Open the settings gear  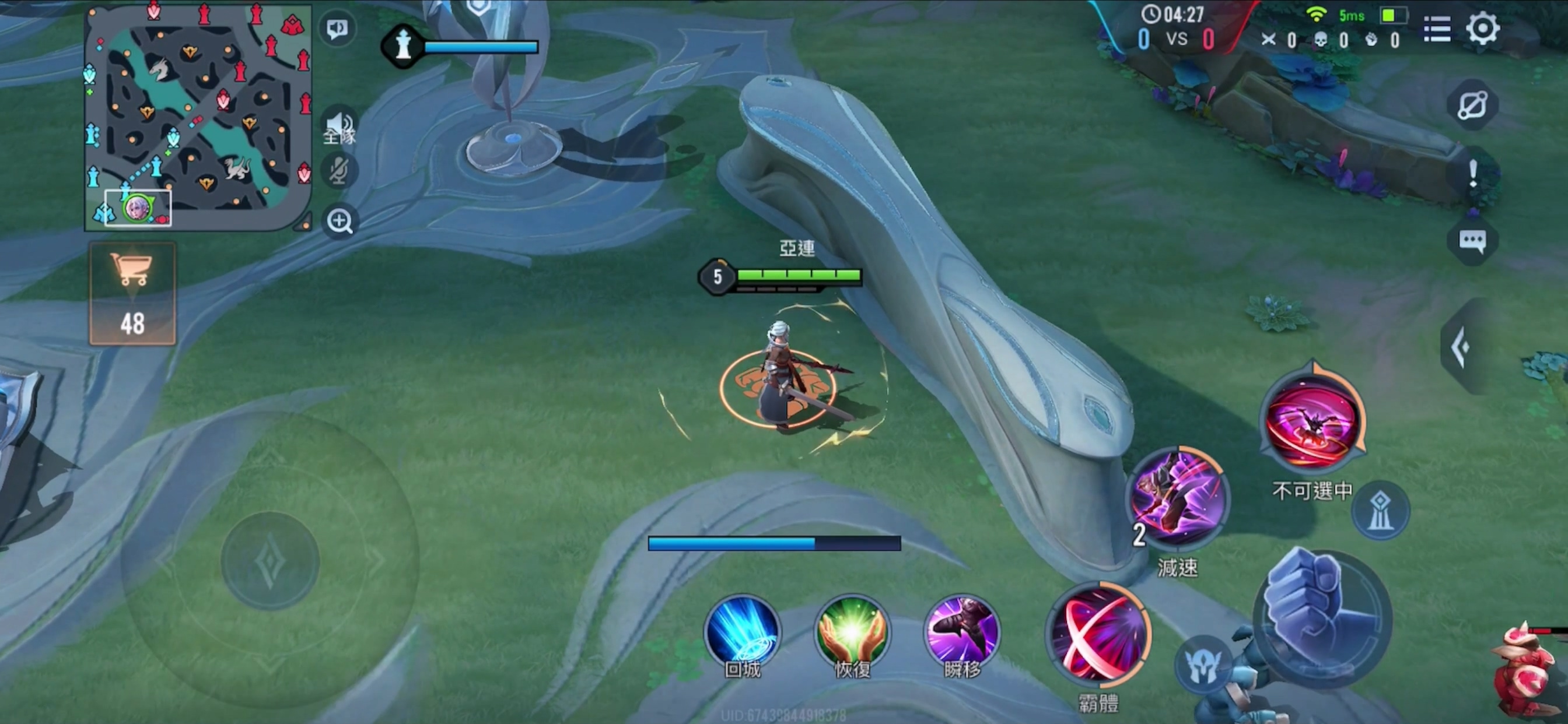pos(1482,27)
